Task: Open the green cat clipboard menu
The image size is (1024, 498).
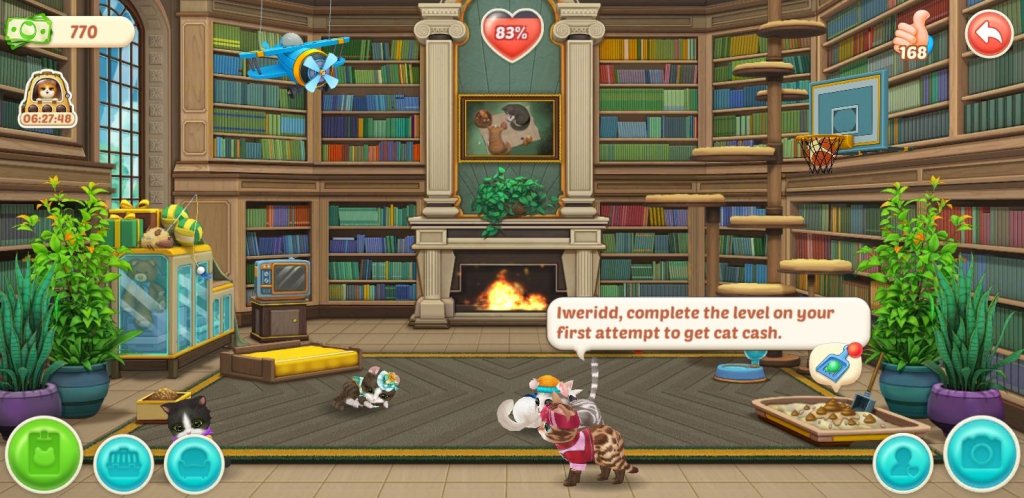Action: tap(44, 455)
